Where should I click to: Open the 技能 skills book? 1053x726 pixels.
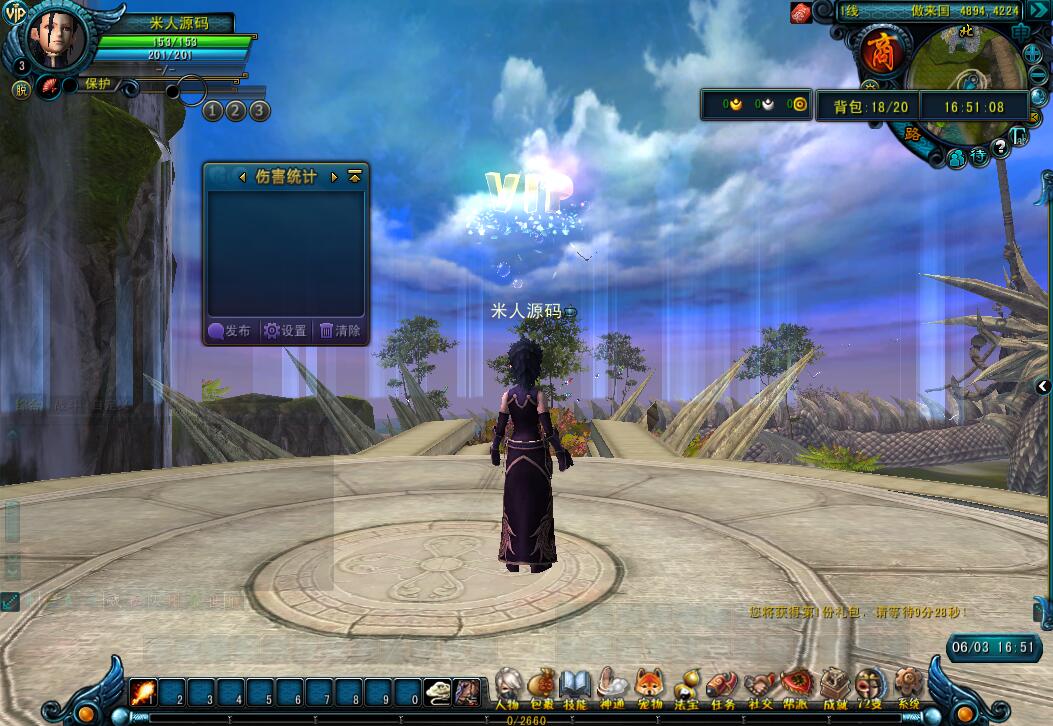(575, 685)
